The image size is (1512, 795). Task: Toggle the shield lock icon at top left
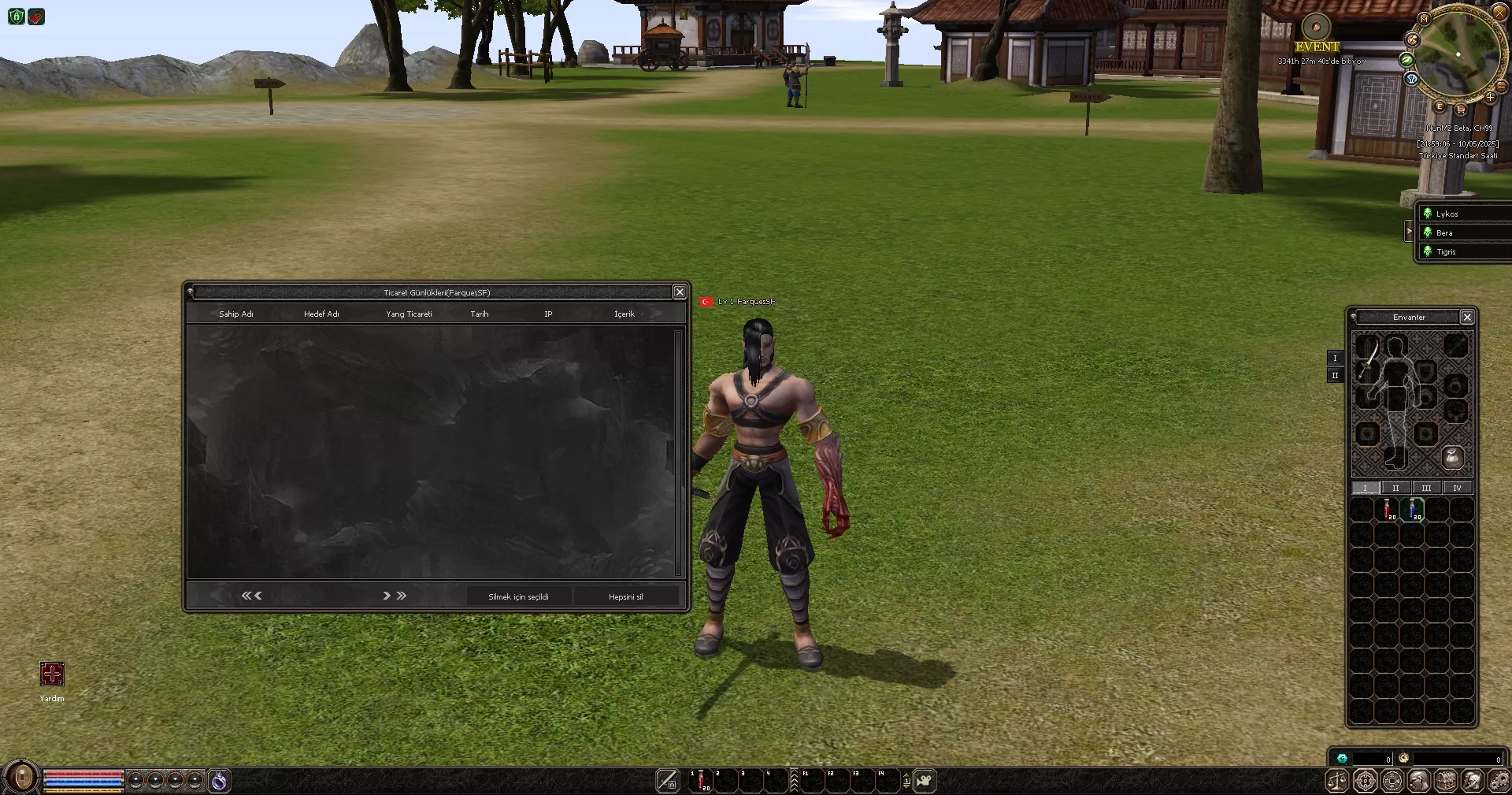[16, 17]
